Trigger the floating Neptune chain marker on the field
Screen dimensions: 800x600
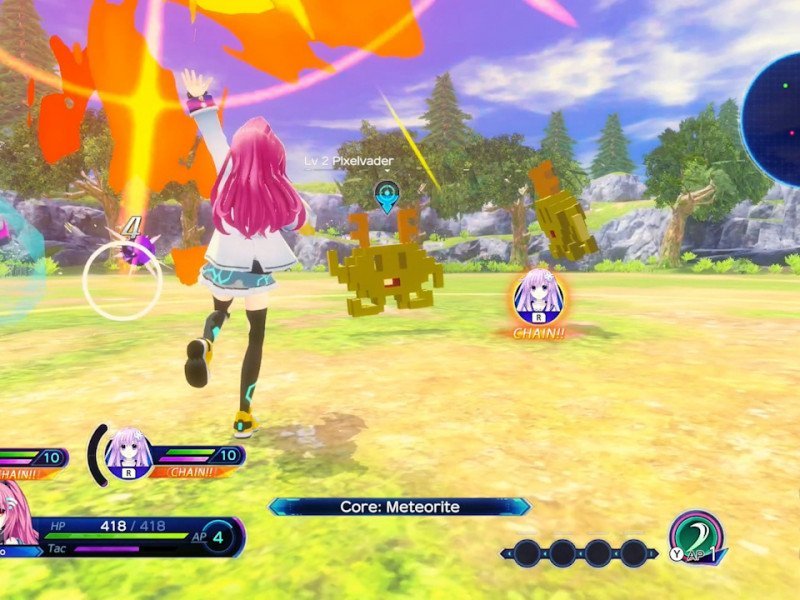(x=539, y=296)
